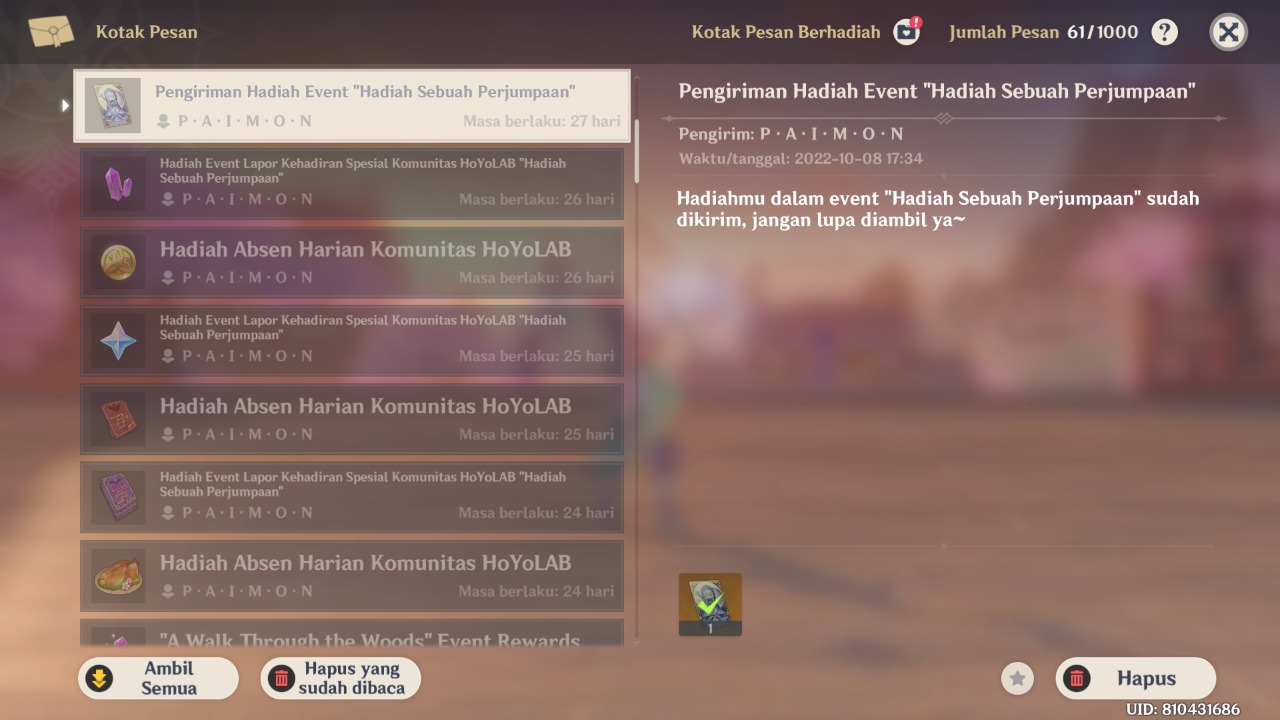
Task: Click the red notification badge on gift icon
Action: click(x=916, y=19)
